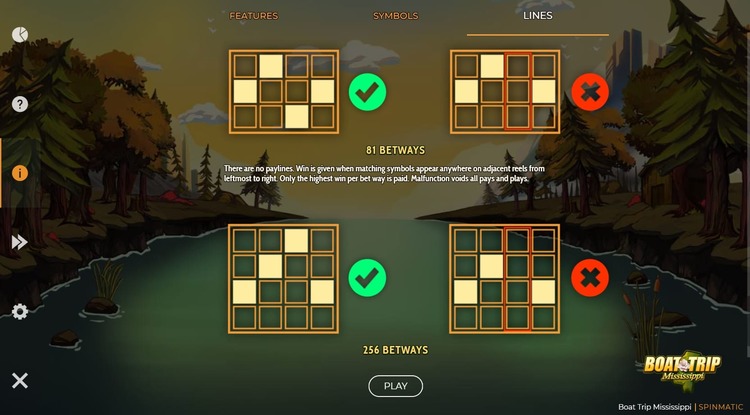Open the Symbols tab
The height and width of the screenshot is (415, 750).
[396, 16]
